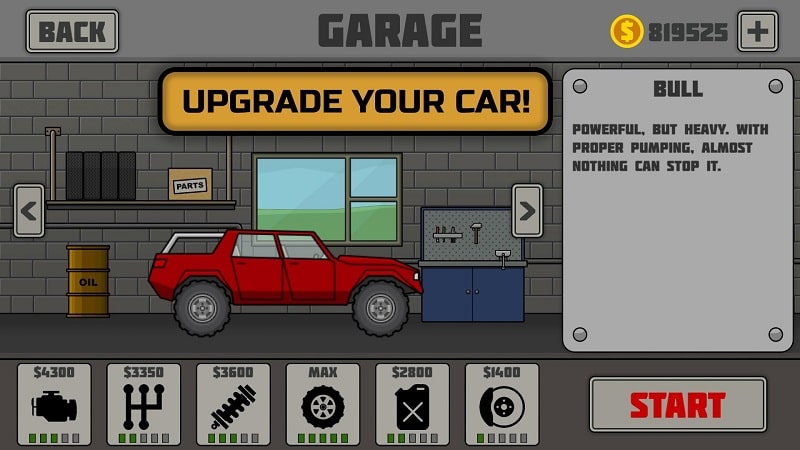Go back using the BACK button
This screenshot has width=800, height=450.
tap(72, 31)
